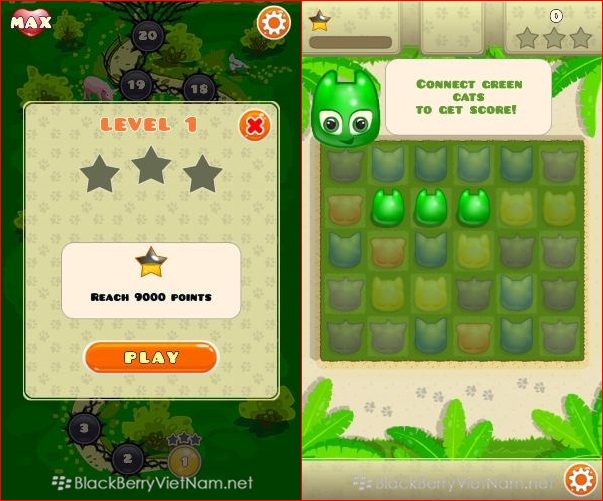Click the middle bright green cat tile
Screen dimensions: 603x501
(429, 207)
